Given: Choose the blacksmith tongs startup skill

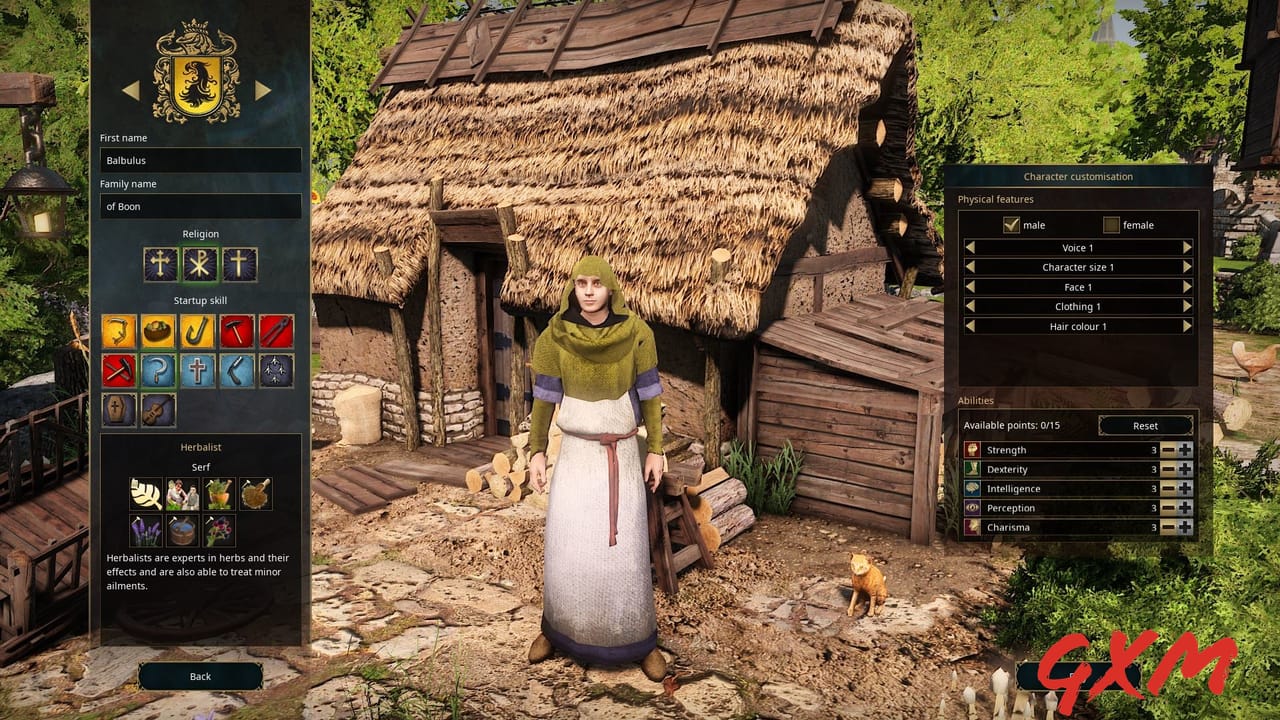Looking at the screenshot, I should tap(278, 331).
